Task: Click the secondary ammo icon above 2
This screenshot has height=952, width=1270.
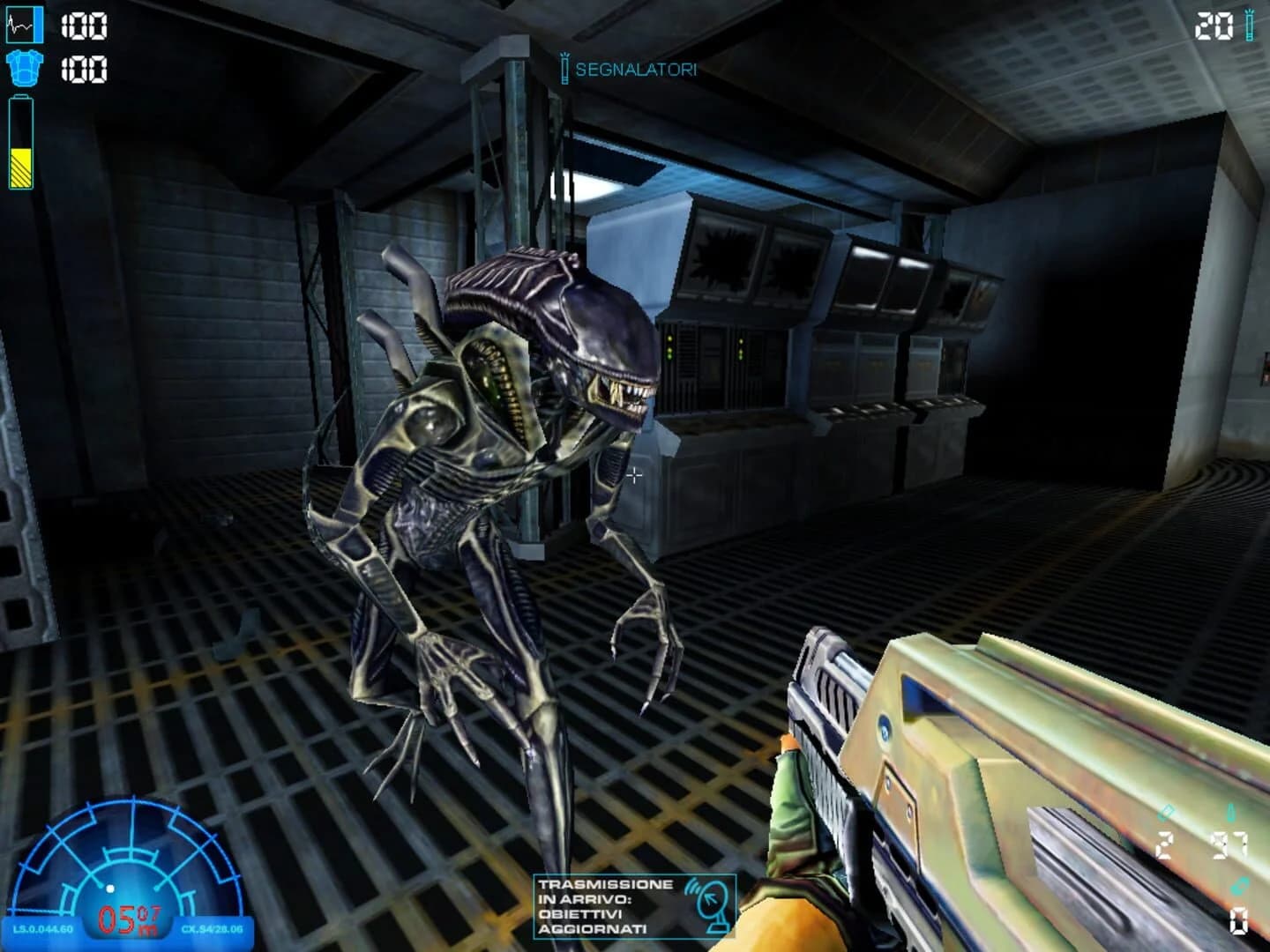Action: [1164, 813]
